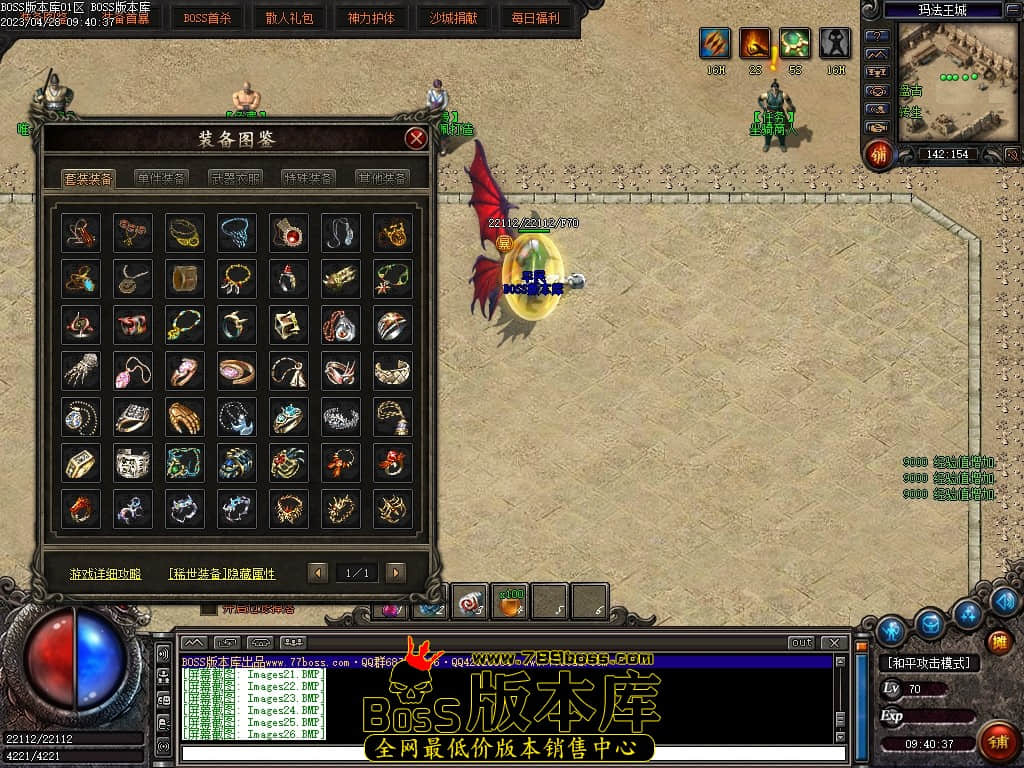Switch to the 单件装备 tab
Image resolution: width=1024 pixels, height=768 pixels.
(x=162, y=178)
